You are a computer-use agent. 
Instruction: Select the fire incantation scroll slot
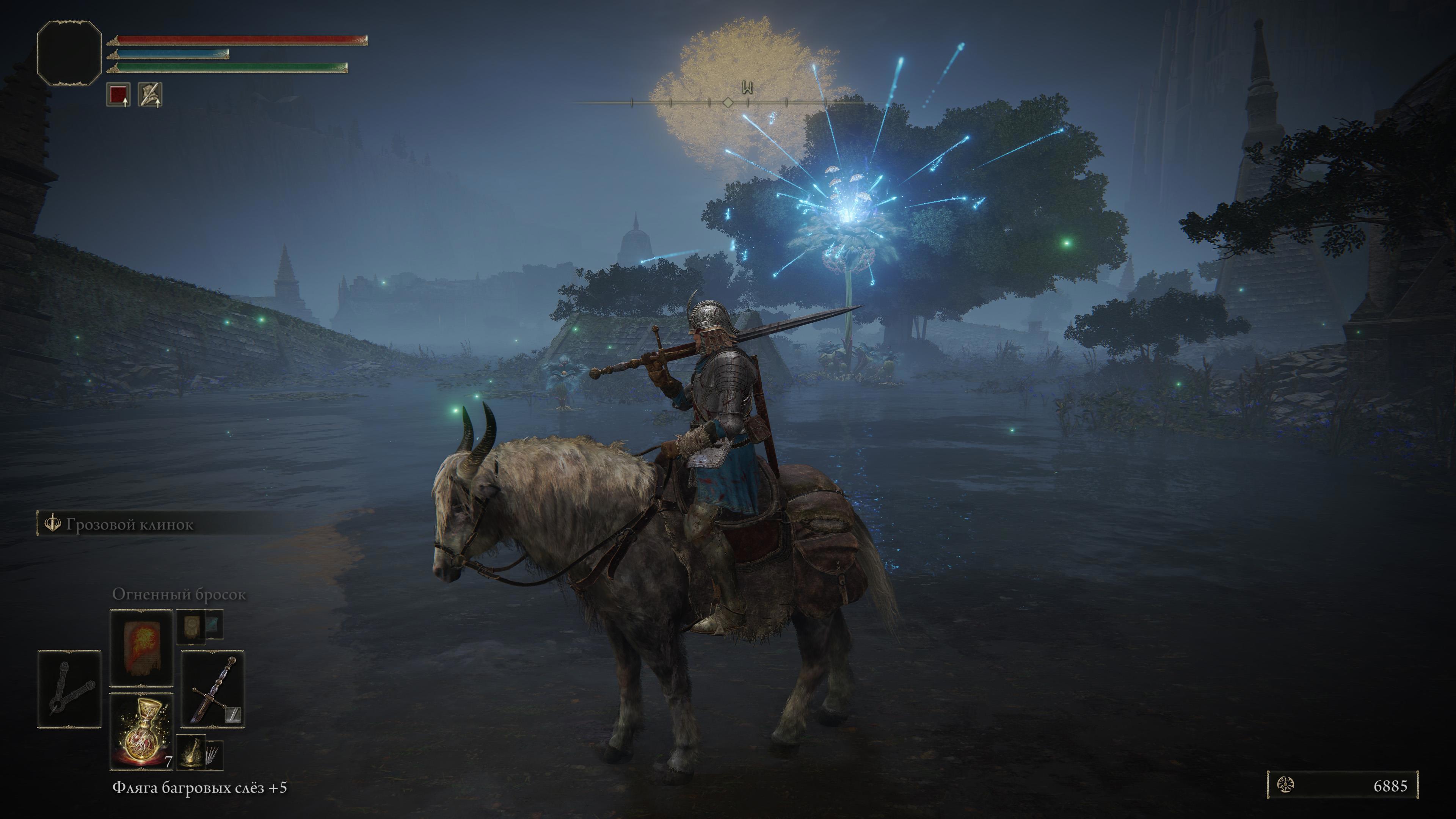(141, 647)
